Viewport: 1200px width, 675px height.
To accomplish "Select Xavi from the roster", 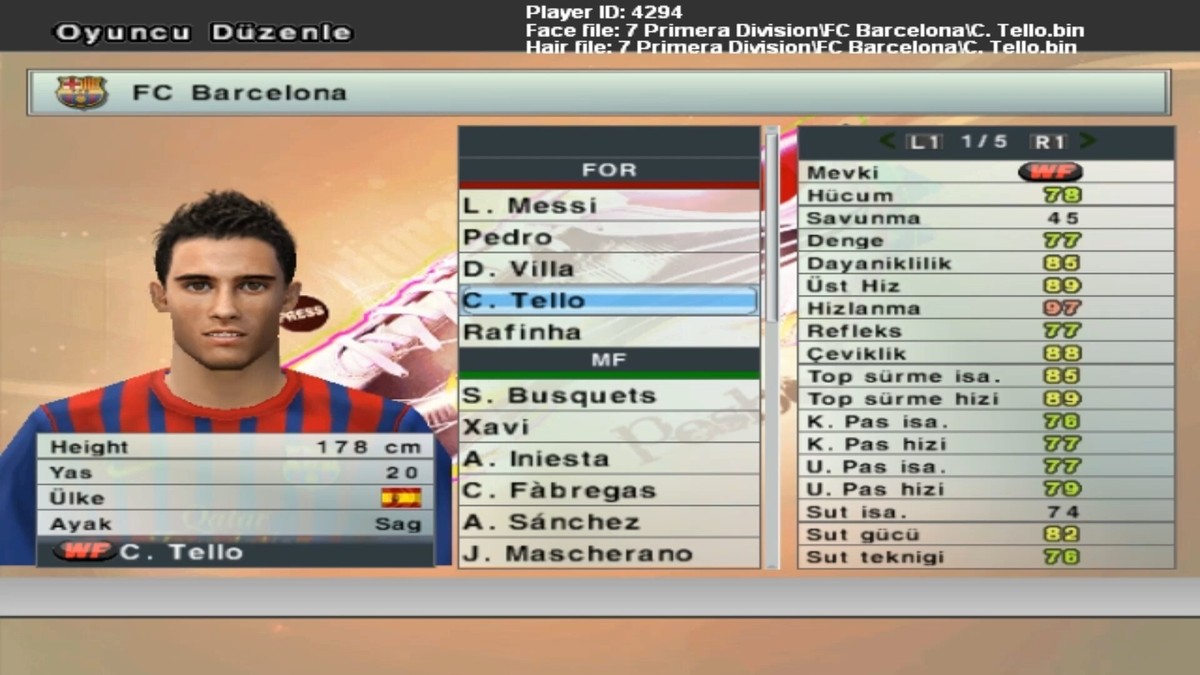I will (608, 427).
